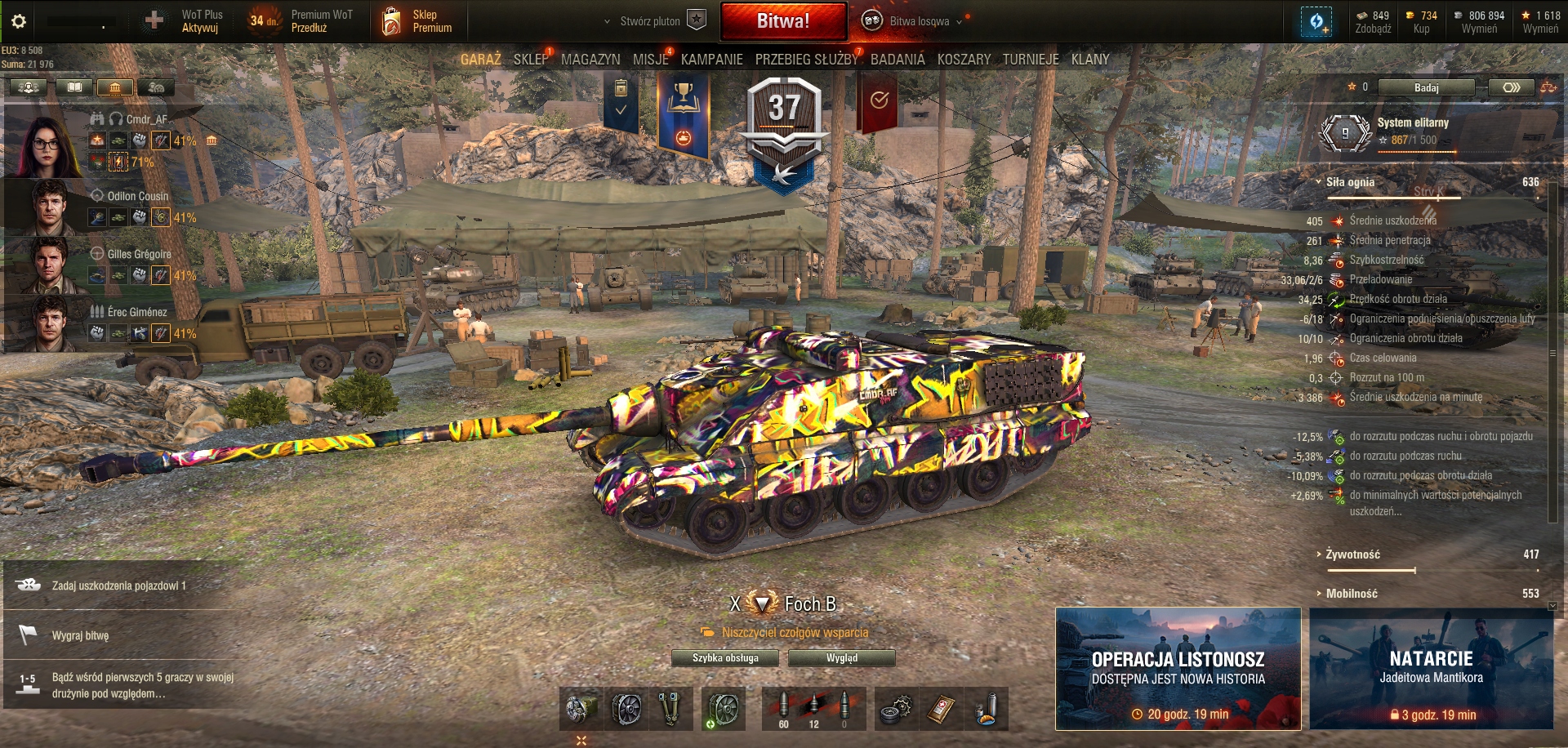
Task: Open the Klany tab
Action: (x=1090, y=60)
